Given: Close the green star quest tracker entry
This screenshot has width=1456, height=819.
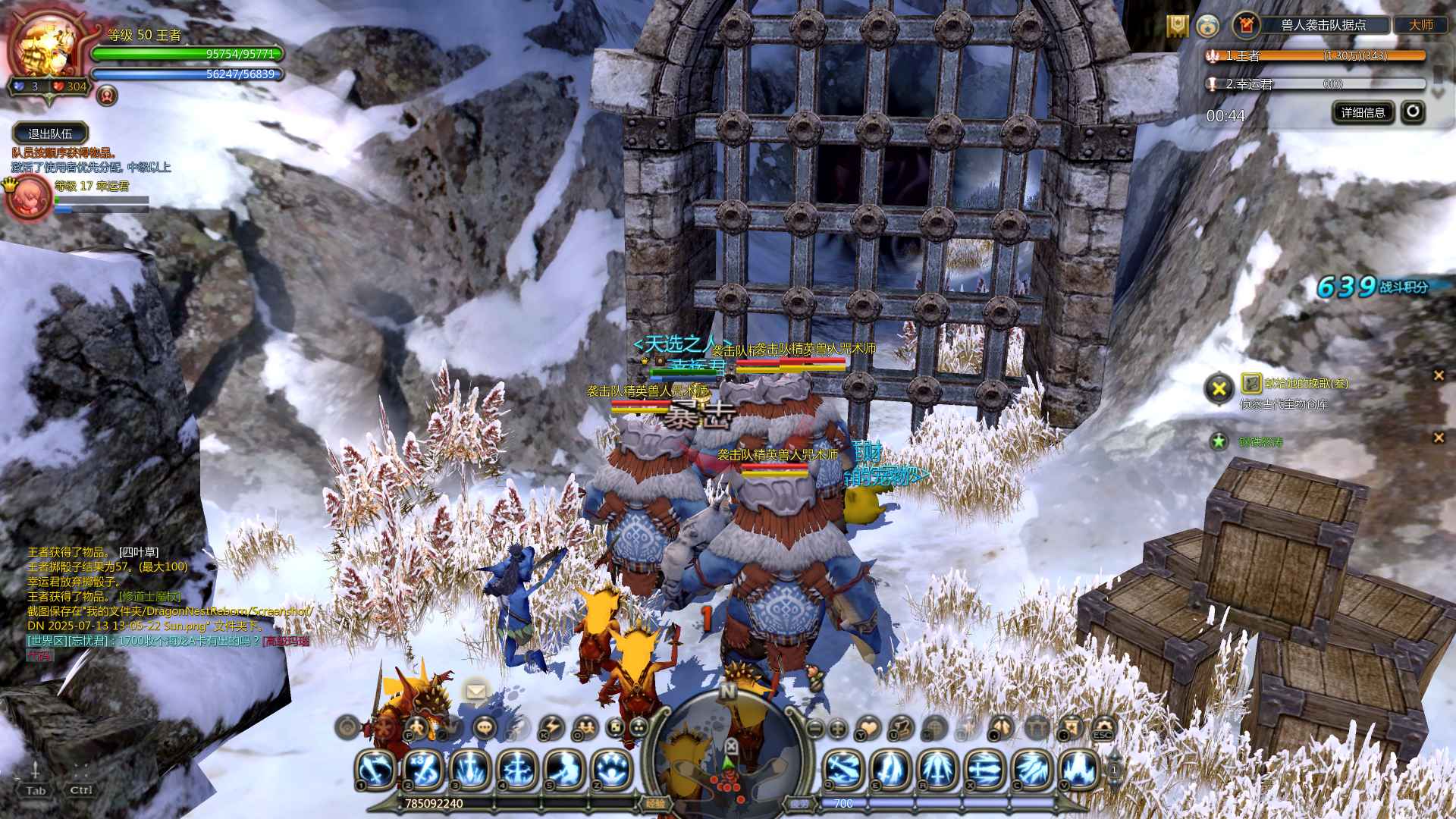Looking at the screenshot, I should click(x=1439, y=438).
